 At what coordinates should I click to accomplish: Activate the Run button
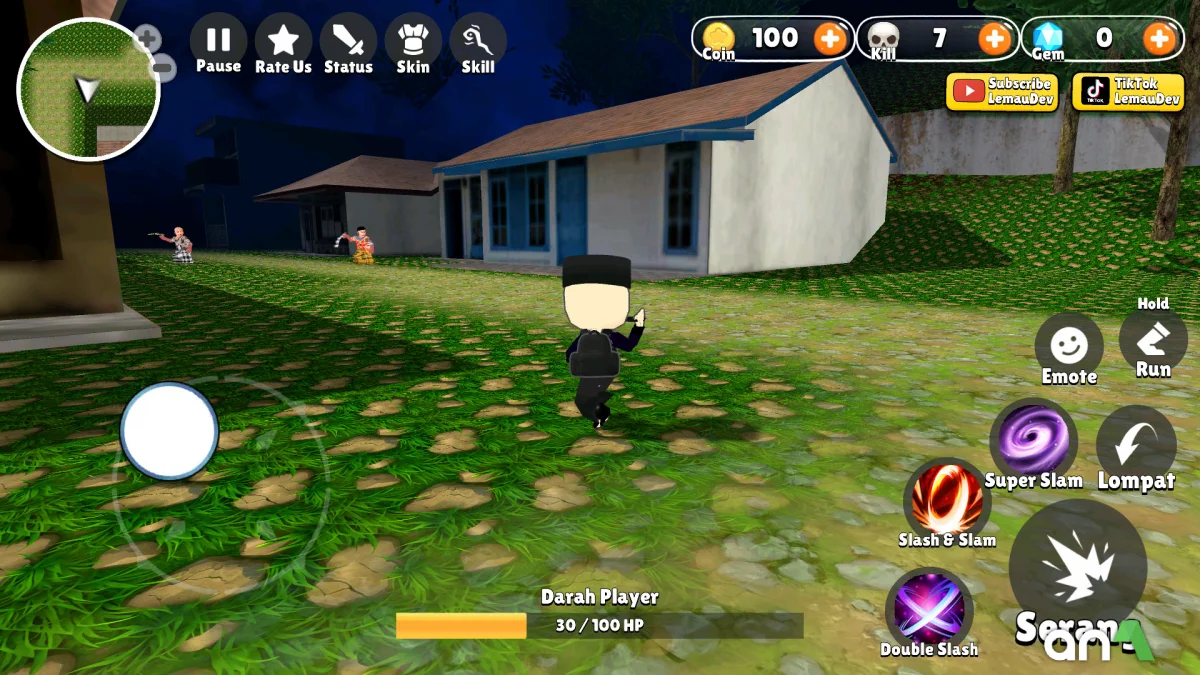1153,340
